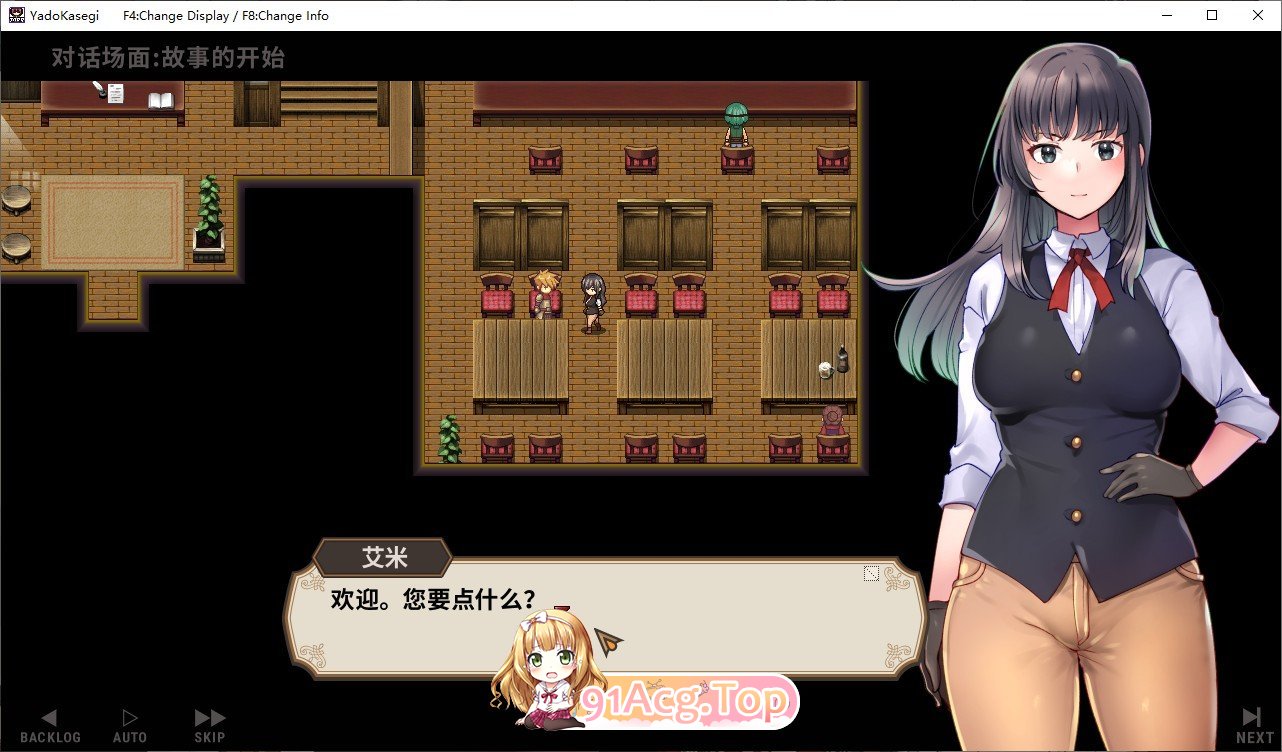This screenshot has width=1282, height=752.
Task: Activate the SKIP dialogue button
Action: click(210, 725)
